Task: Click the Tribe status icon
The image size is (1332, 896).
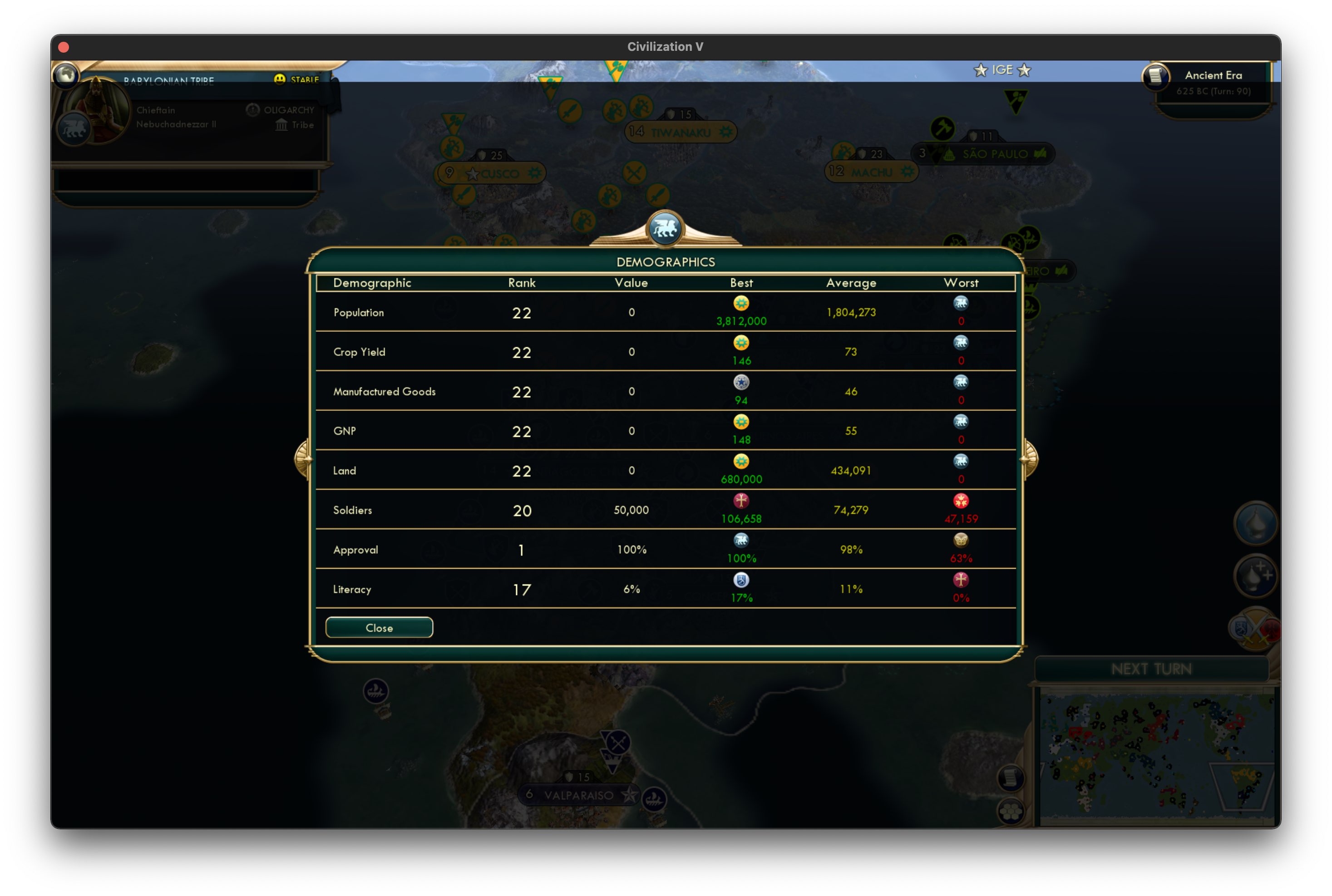Action: click(281, 125)
